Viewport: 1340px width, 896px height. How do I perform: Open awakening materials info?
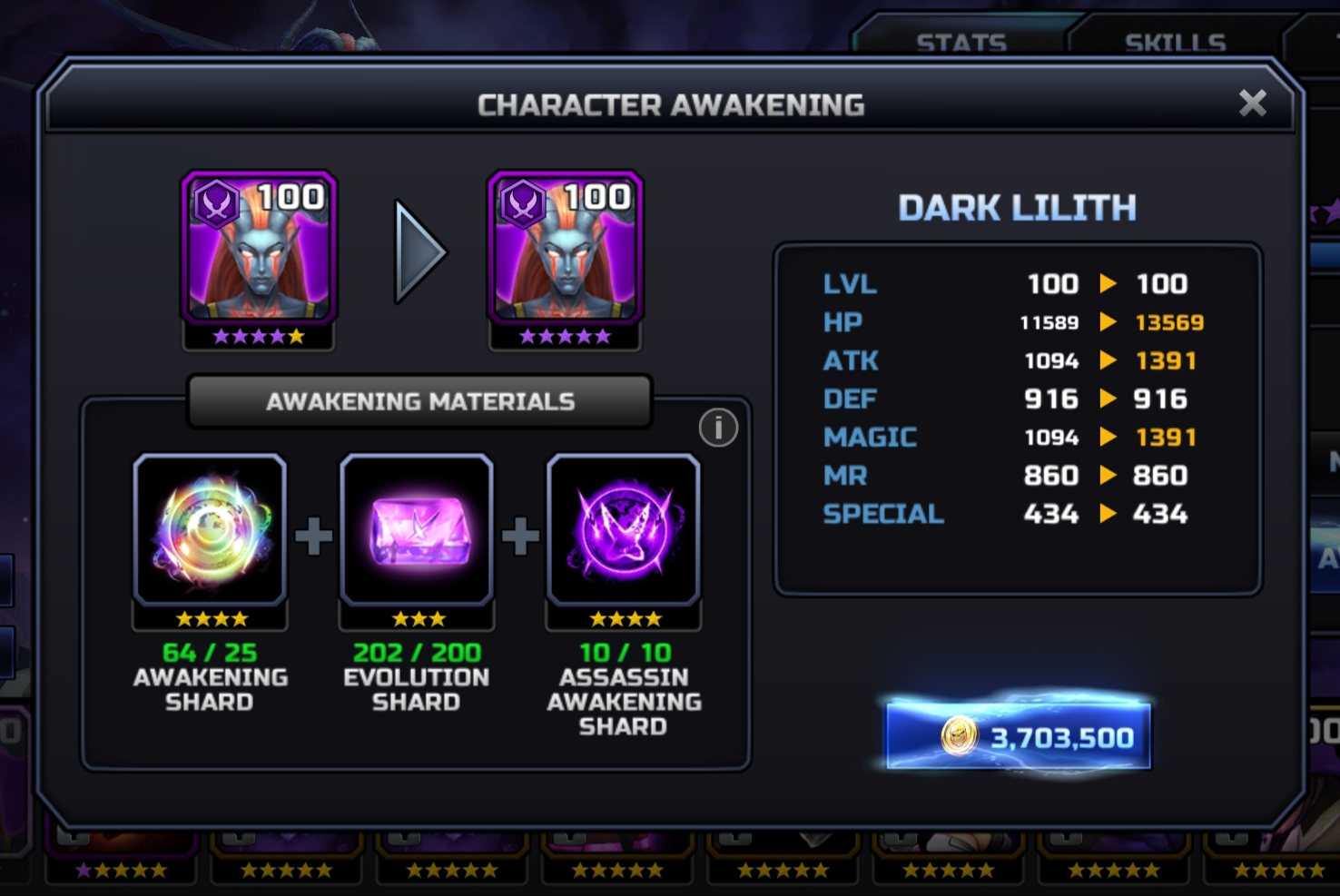pyautogui.click(x=718, y=428)
